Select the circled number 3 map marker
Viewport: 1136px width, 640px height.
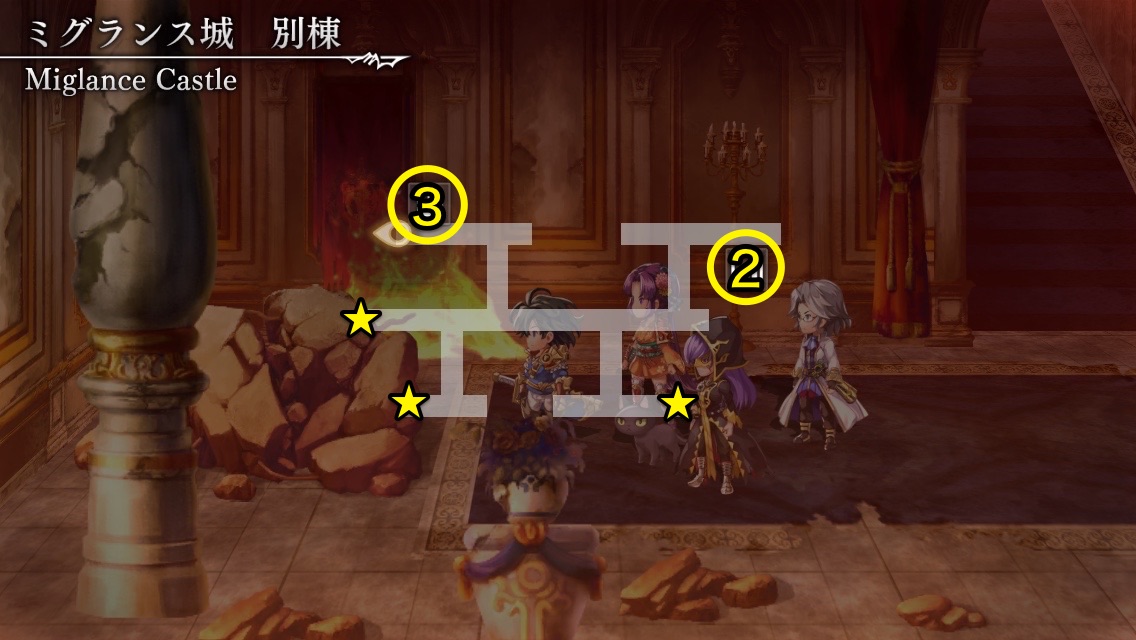pos(427,209)
